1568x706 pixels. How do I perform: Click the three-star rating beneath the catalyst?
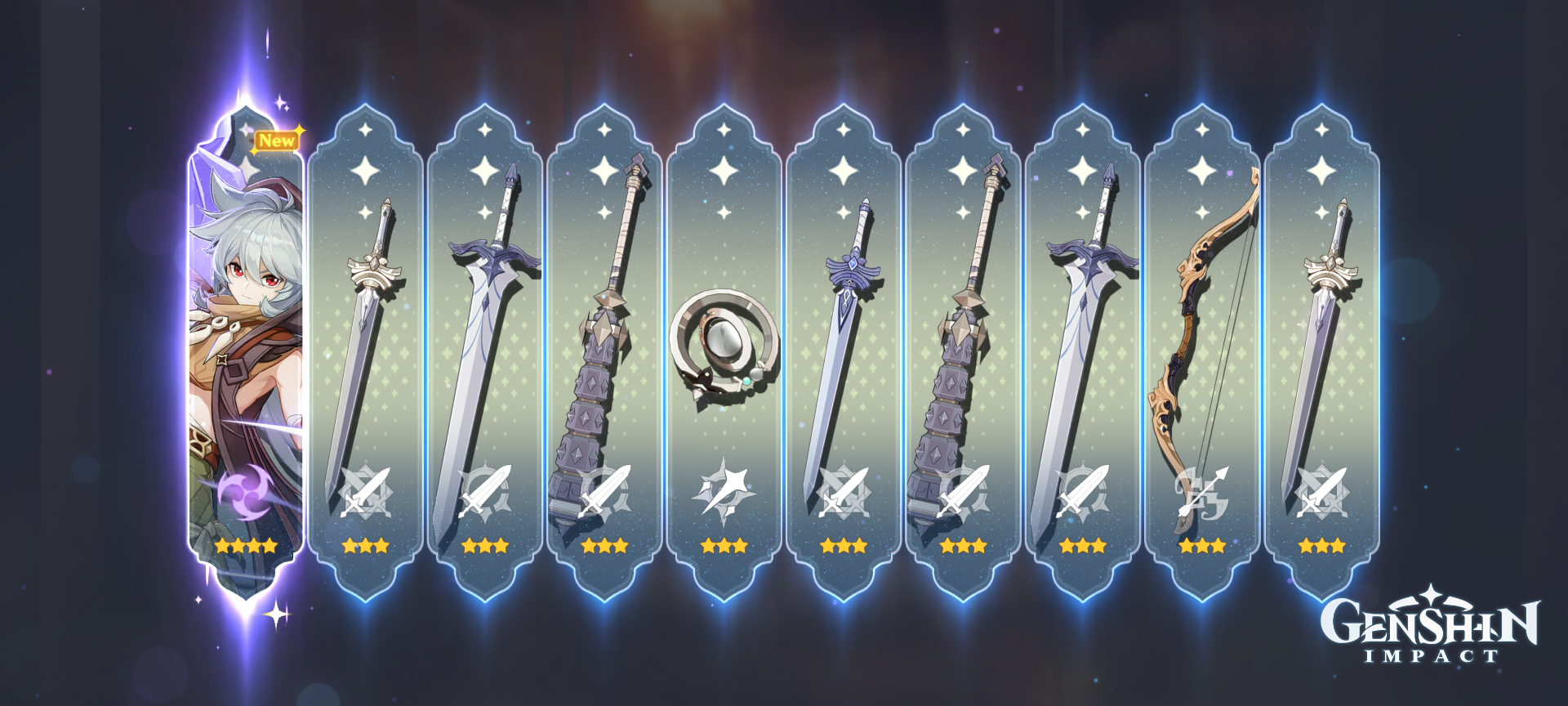click(x=723, y=546)
